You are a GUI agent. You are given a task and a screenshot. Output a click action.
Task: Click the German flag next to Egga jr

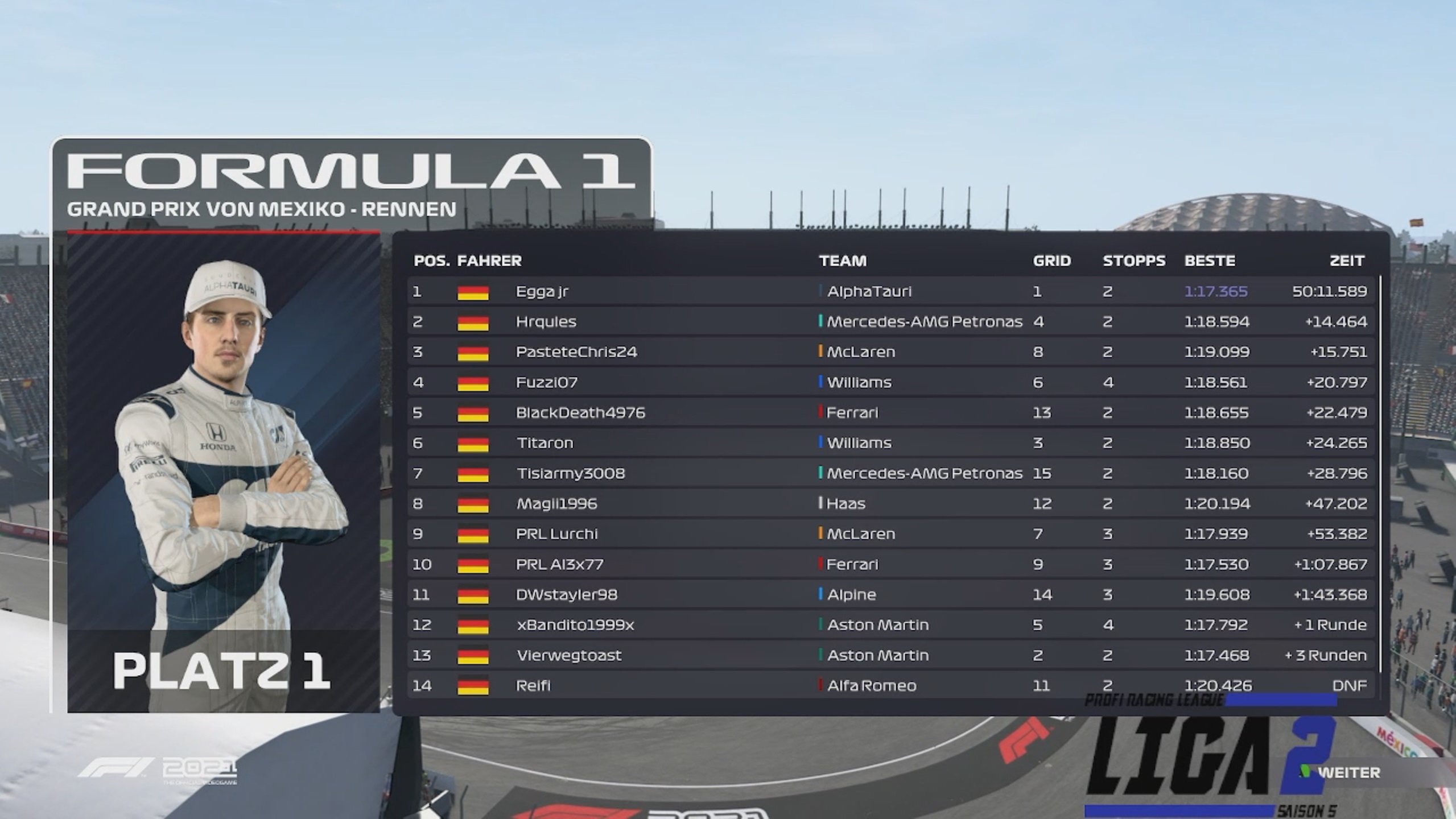click(x=473, y=291)
